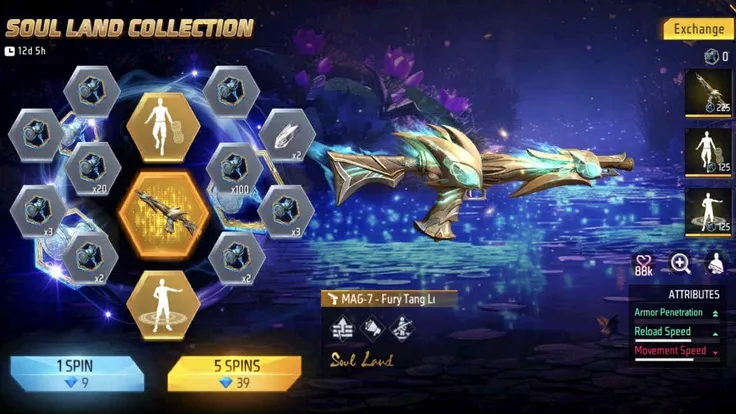Show the Movement Speed attribute details
The image size is (736, 414).
675,351
